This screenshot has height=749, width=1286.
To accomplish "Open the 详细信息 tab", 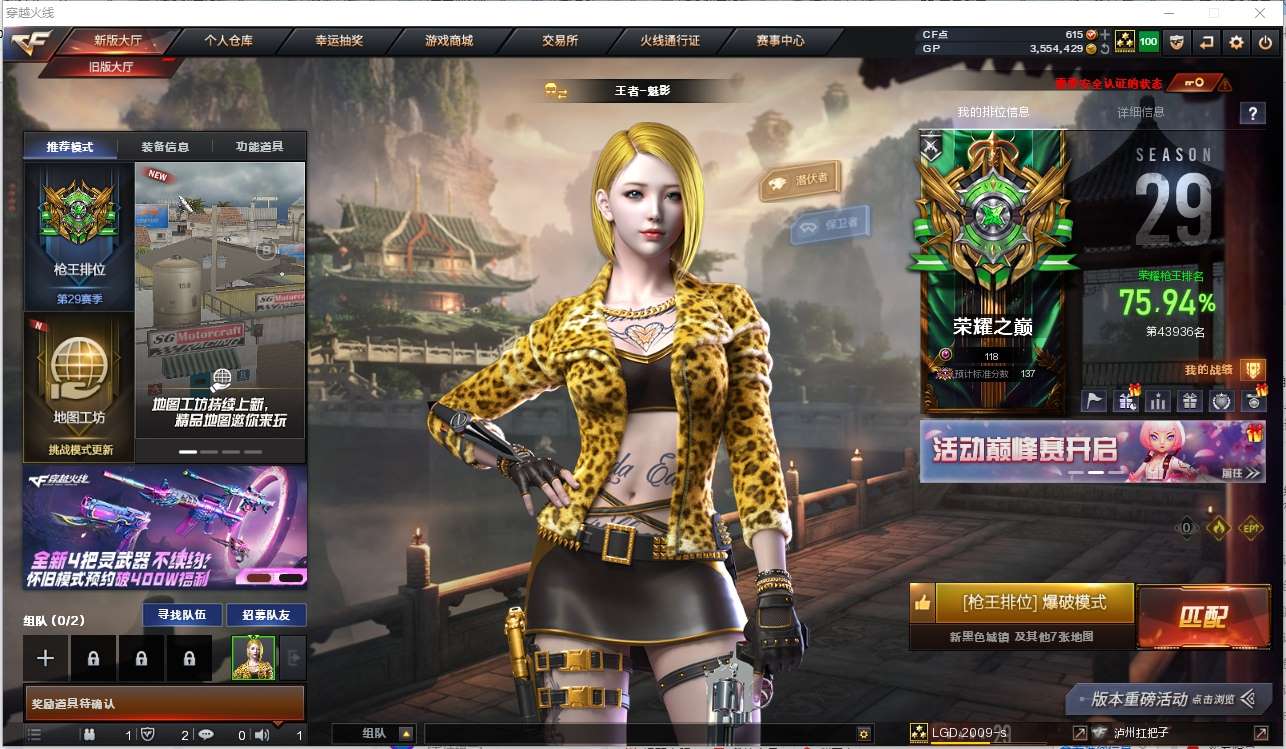I will (x=1140, y=112).
